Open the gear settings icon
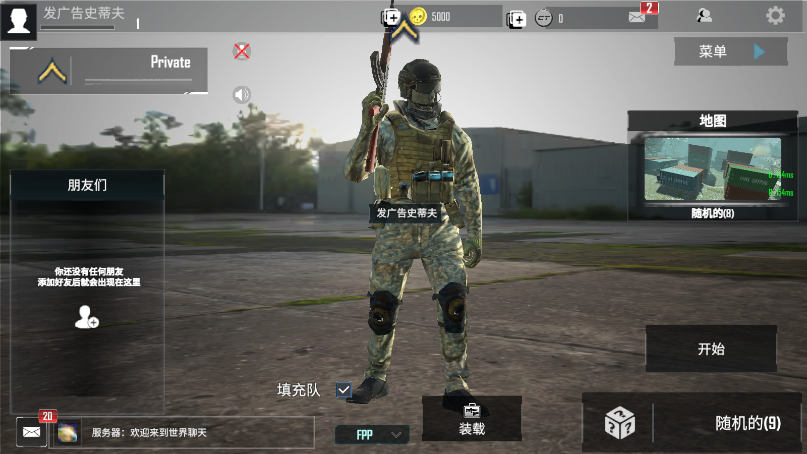Viewport: 807px width, 454px height. 775,16
